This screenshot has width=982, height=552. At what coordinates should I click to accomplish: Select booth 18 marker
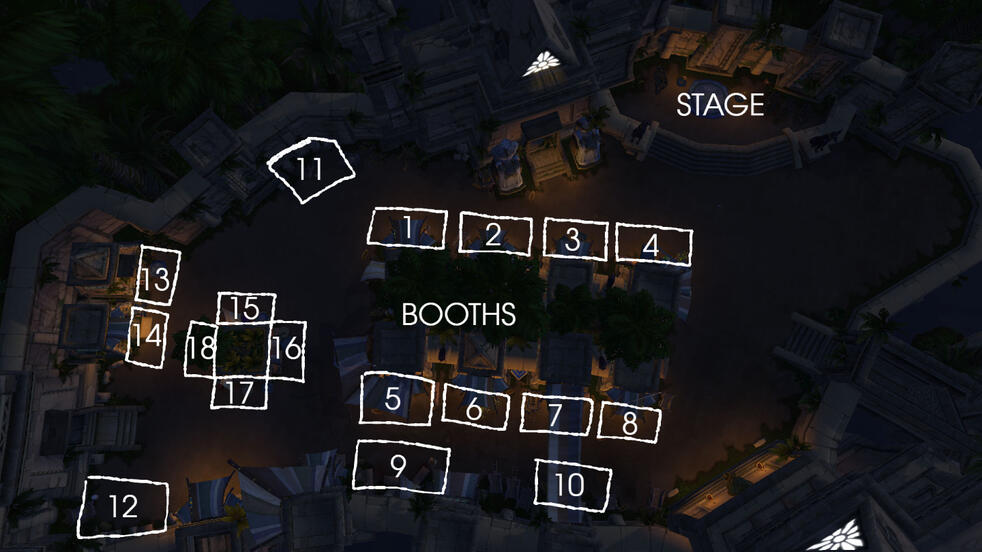tap(200, 350)
